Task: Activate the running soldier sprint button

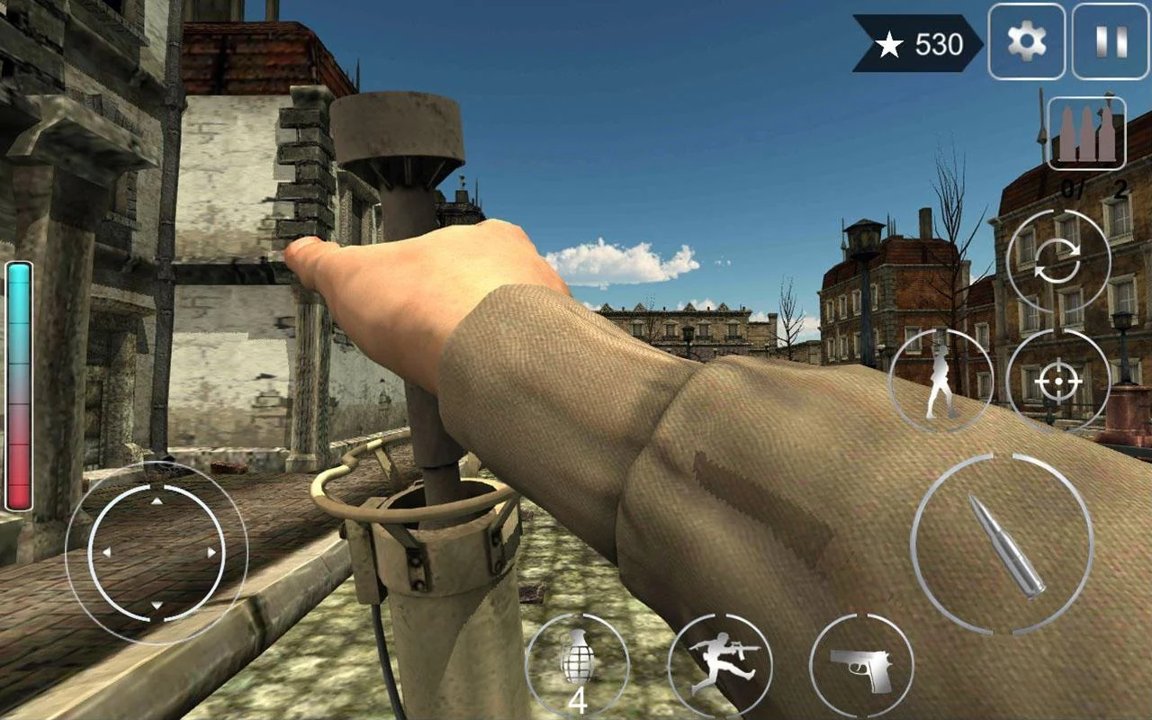Action: [x=720, y=664]
